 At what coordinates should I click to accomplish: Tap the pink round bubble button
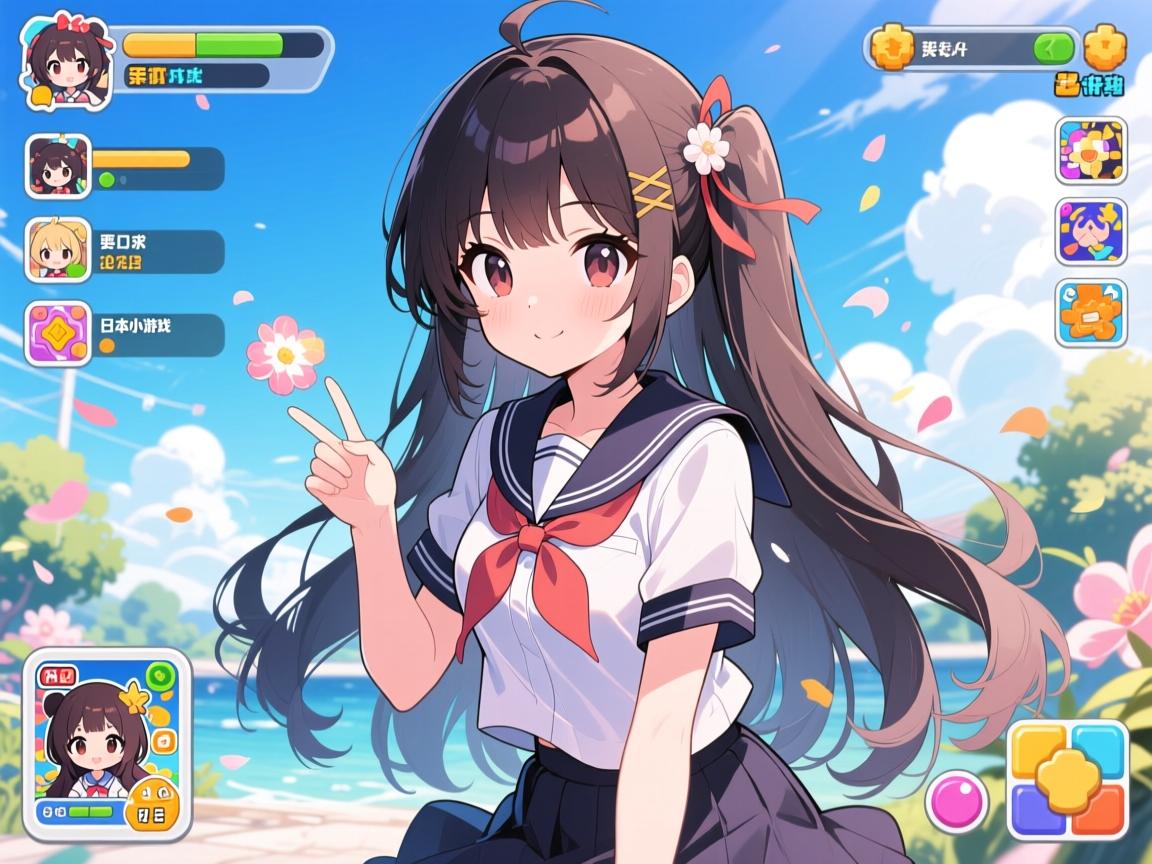coord(957,803)
